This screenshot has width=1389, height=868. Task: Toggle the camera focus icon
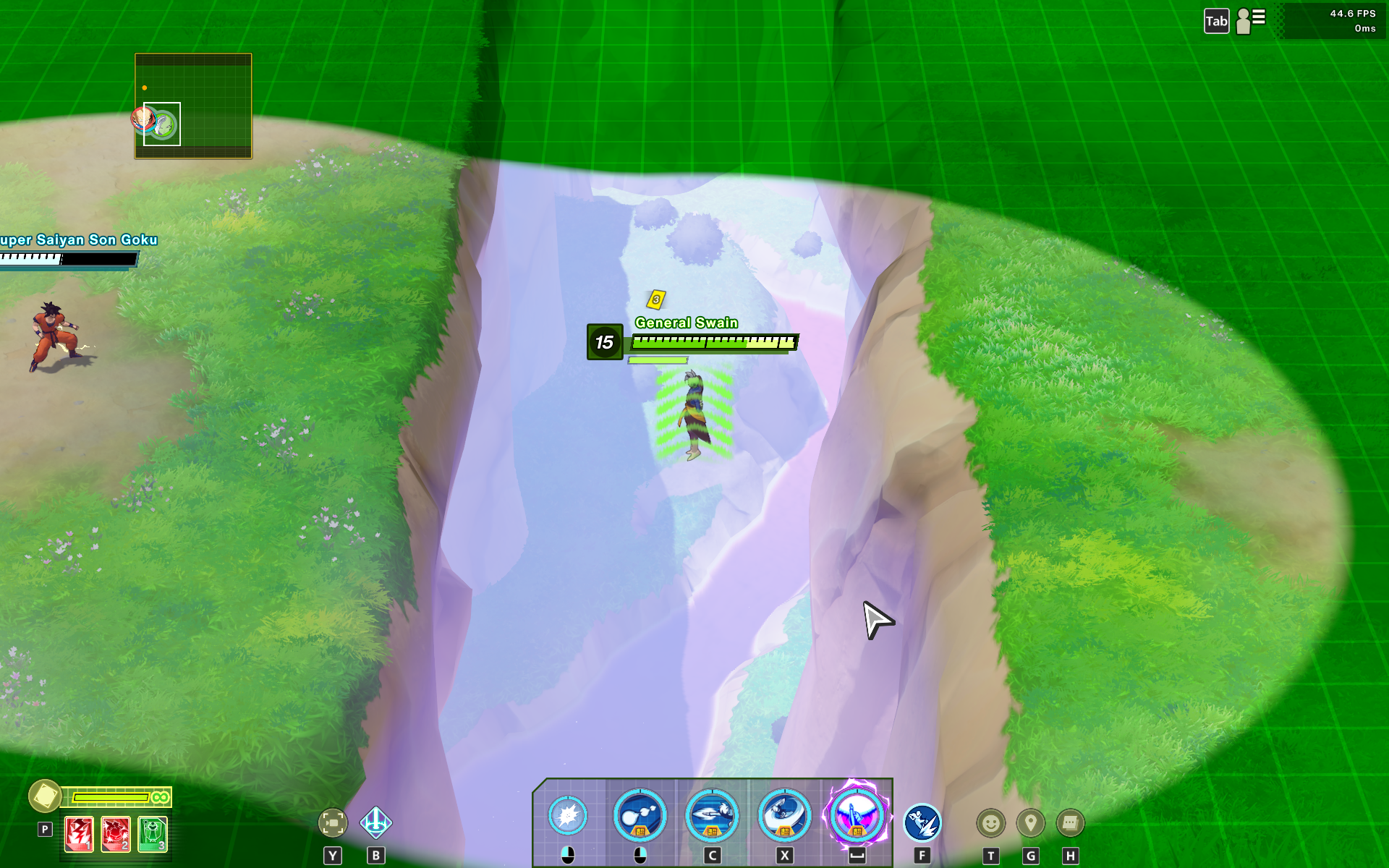(333, 822)
